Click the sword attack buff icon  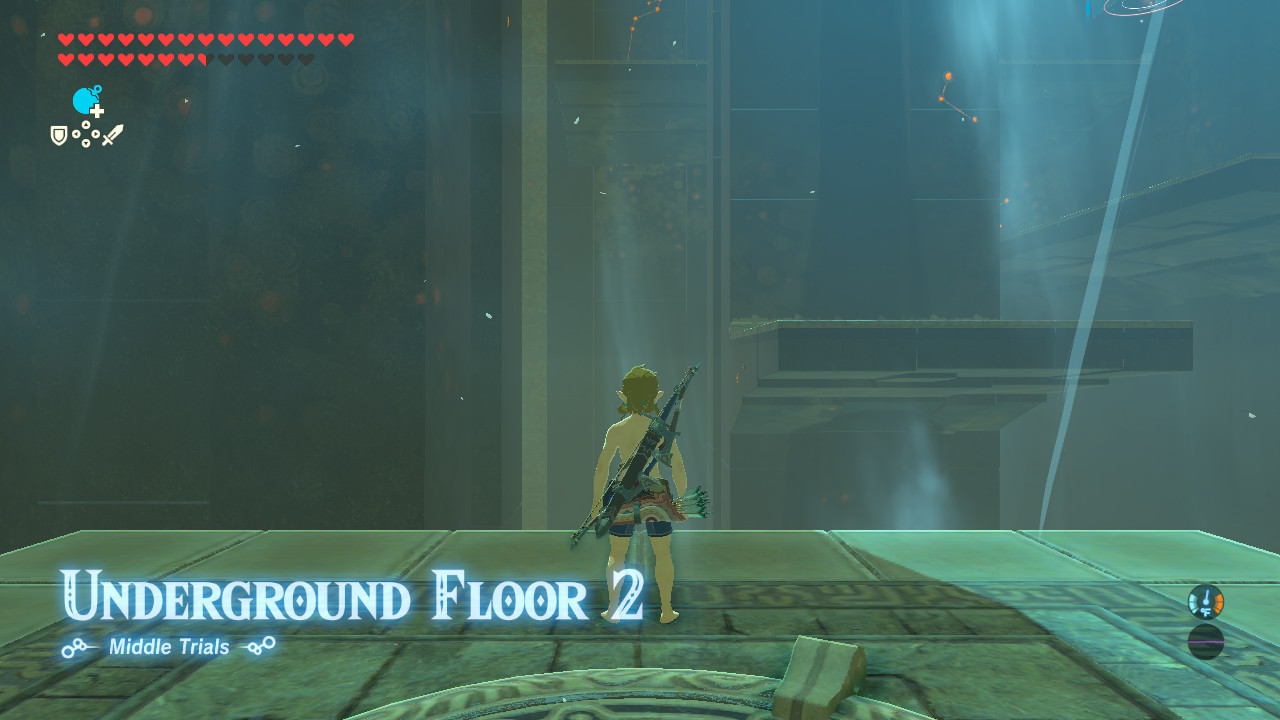114,136
